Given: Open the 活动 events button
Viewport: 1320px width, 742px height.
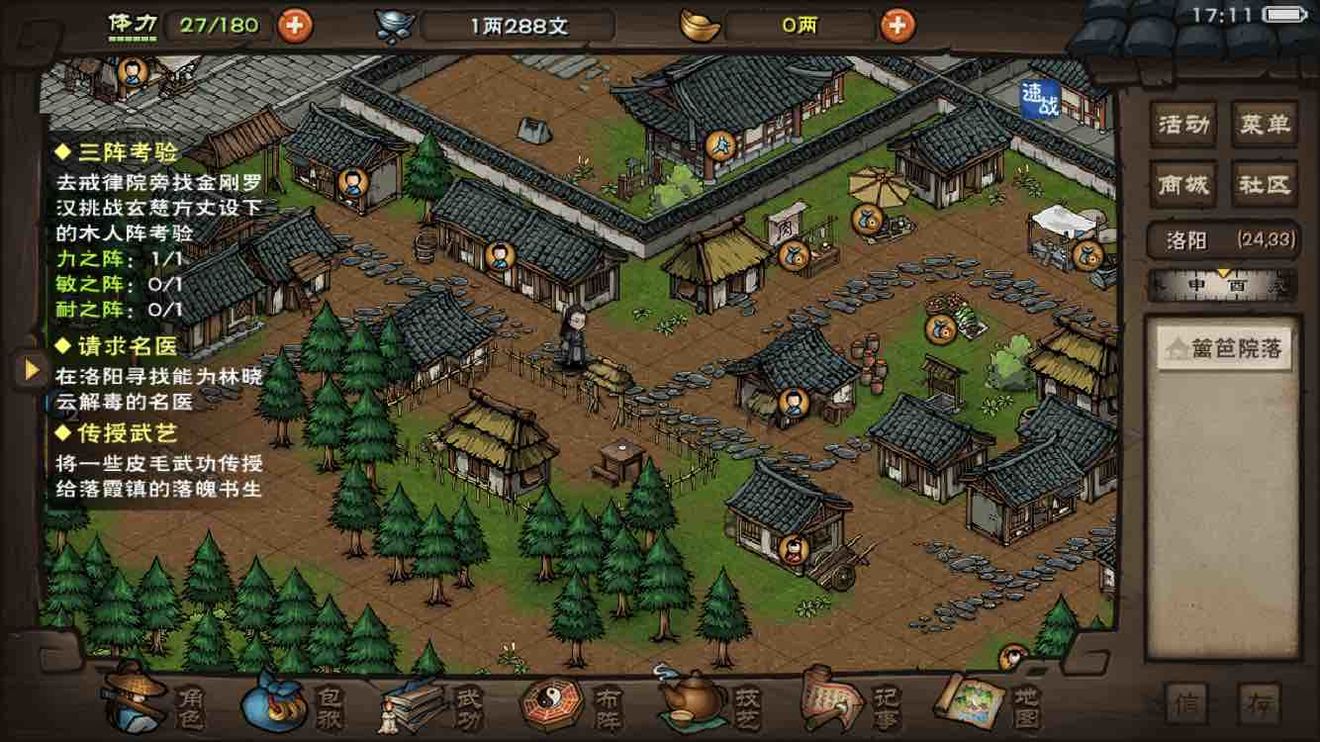Looking at the screenshot, I should click(1183, 125).
